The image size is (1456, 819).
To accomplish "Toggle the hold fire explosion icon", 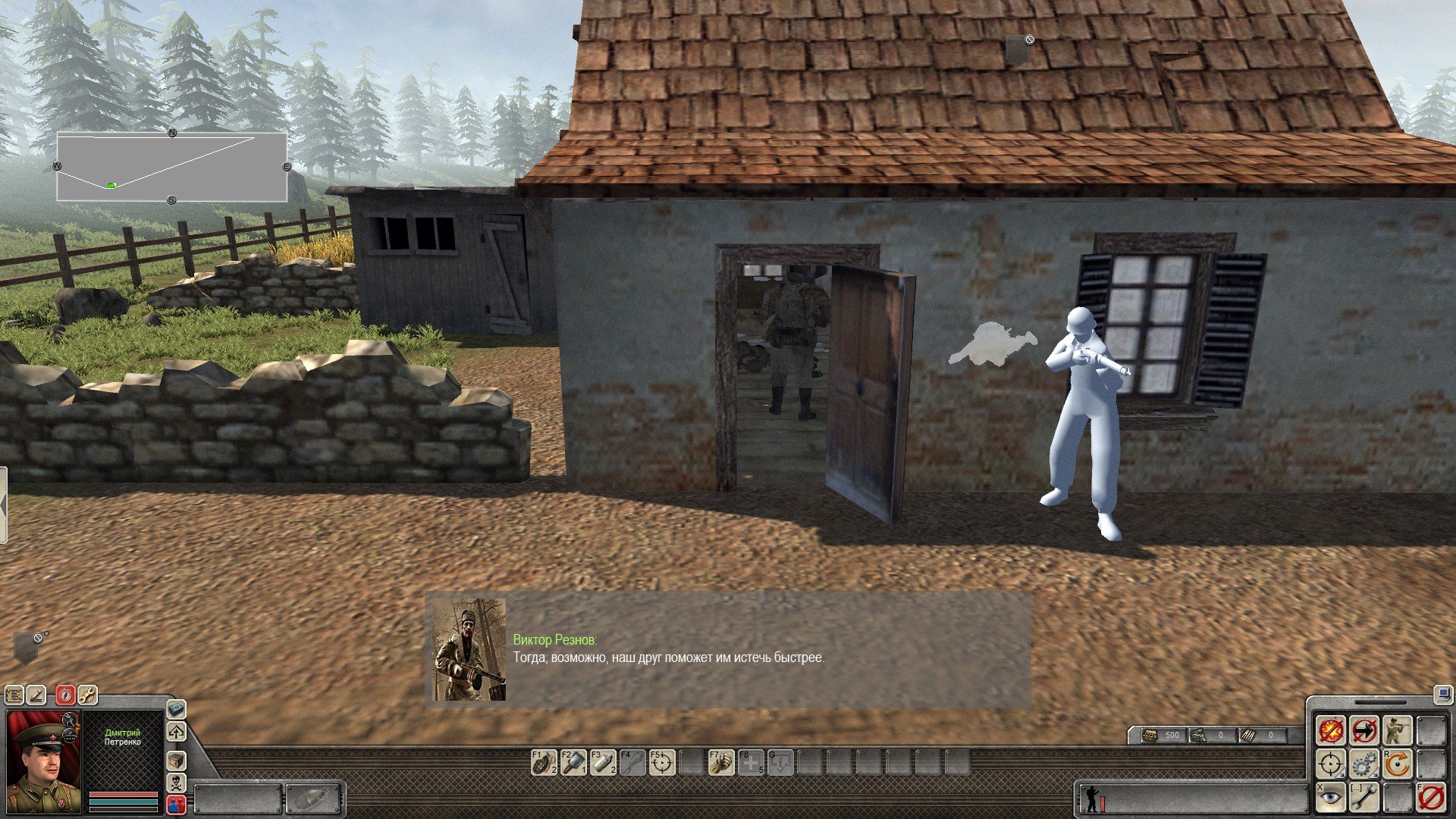I will pyautogui.click(x=1331, y=731).
